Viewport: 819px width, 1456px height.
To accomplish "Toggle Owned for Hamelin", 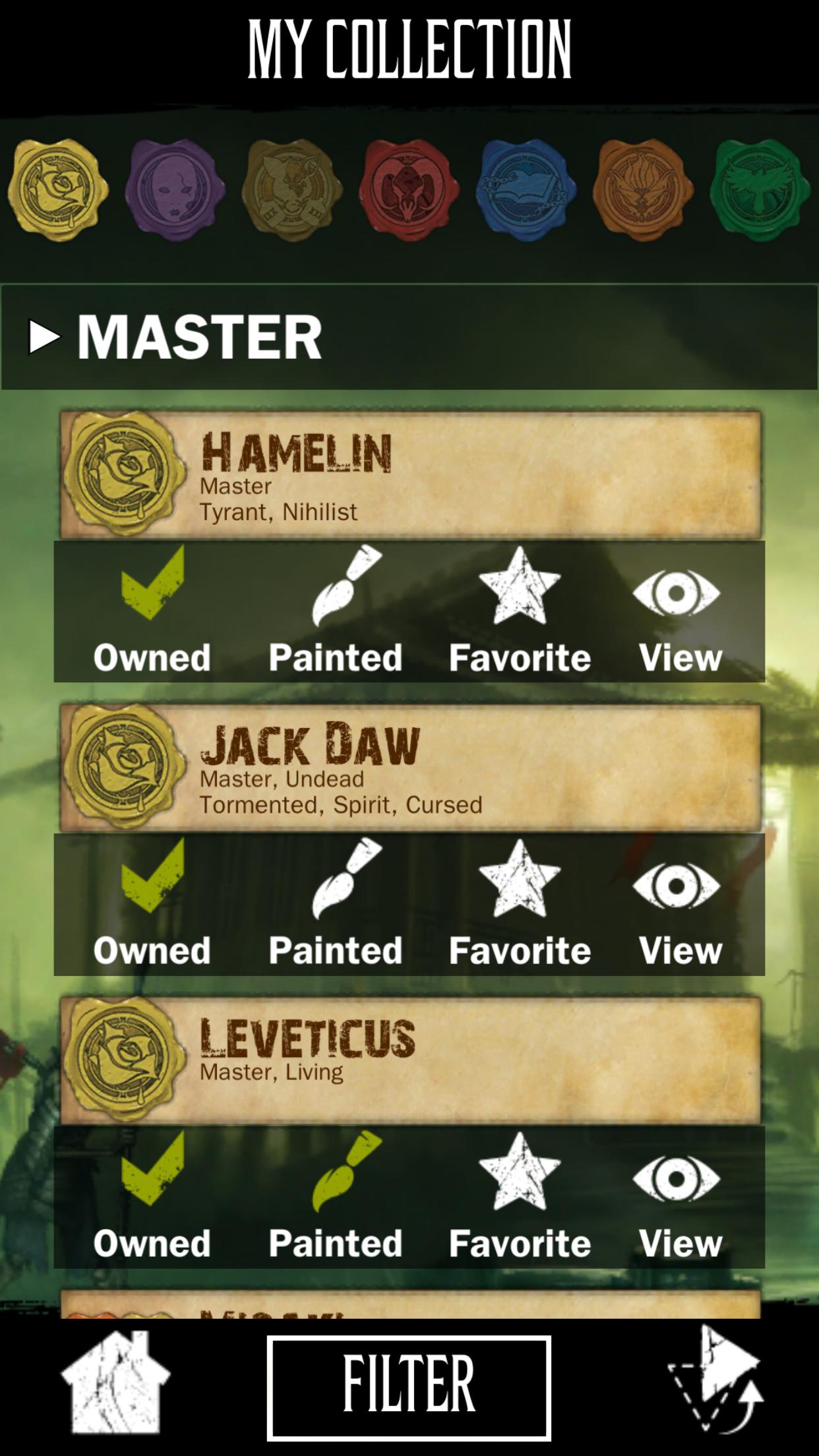I will click(152, 611).
